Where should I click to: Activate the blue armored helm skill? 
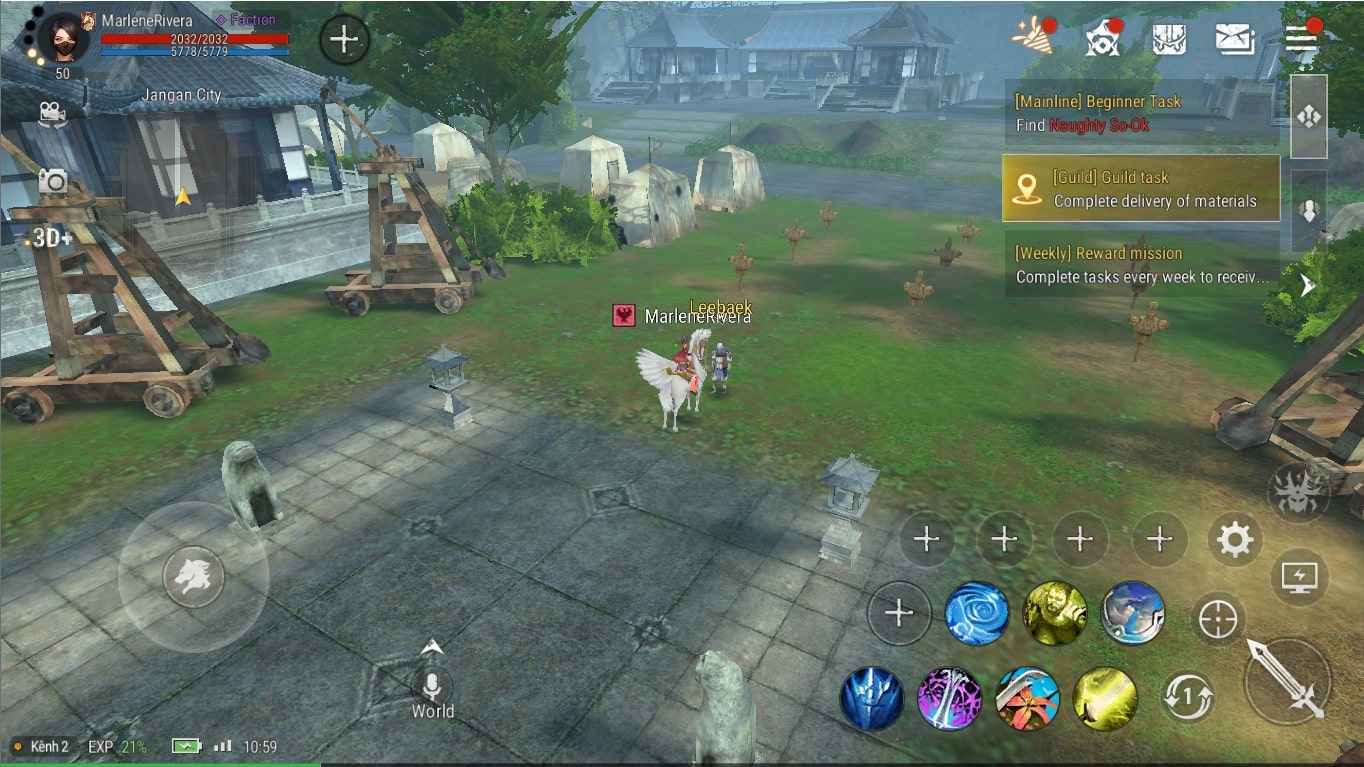click(872, 698)
